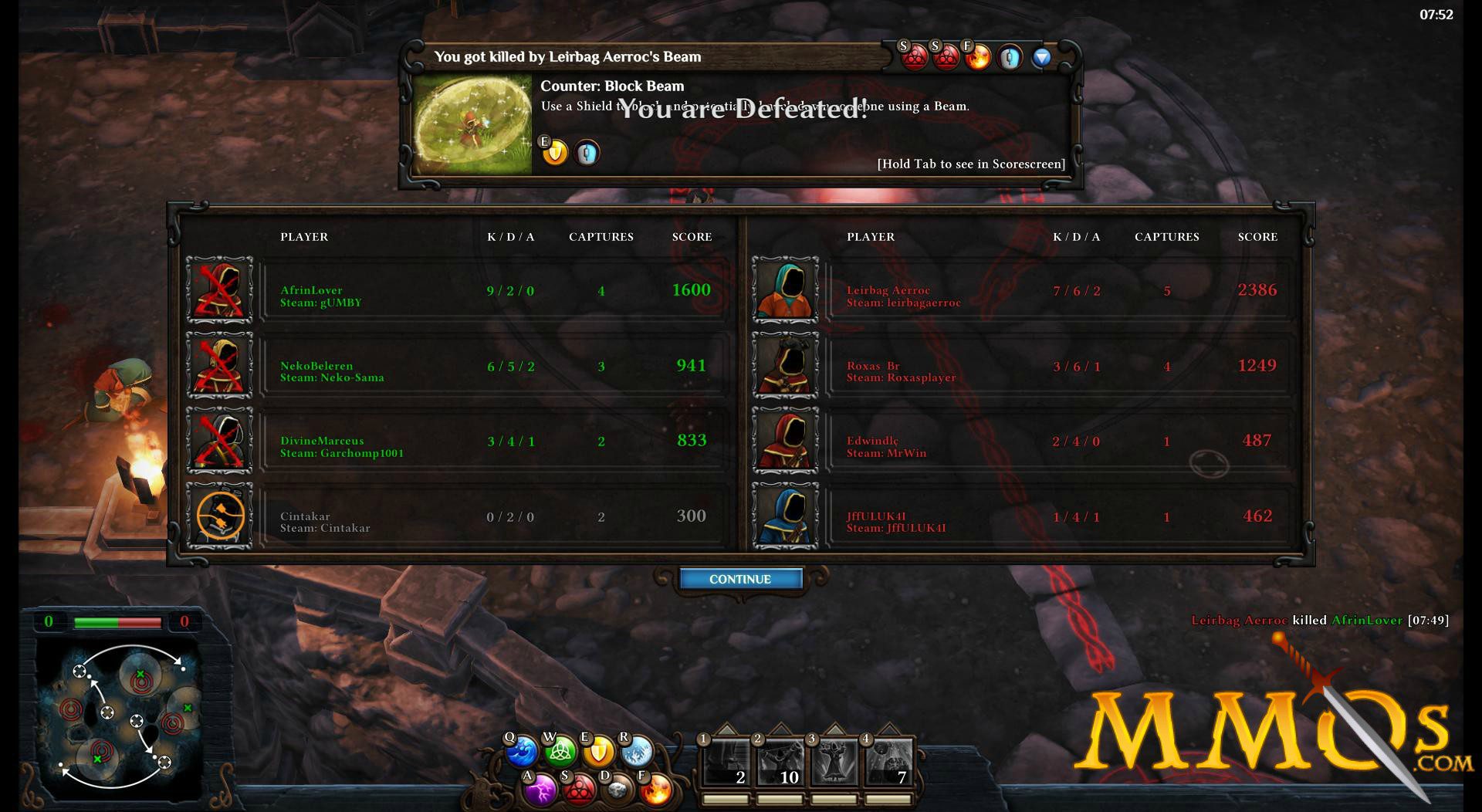Screen dimensions: 1482x812
Task: Open the blue dropdown arrow on the kill banner
Action: pyautogui.click(x=1041, y=57)
